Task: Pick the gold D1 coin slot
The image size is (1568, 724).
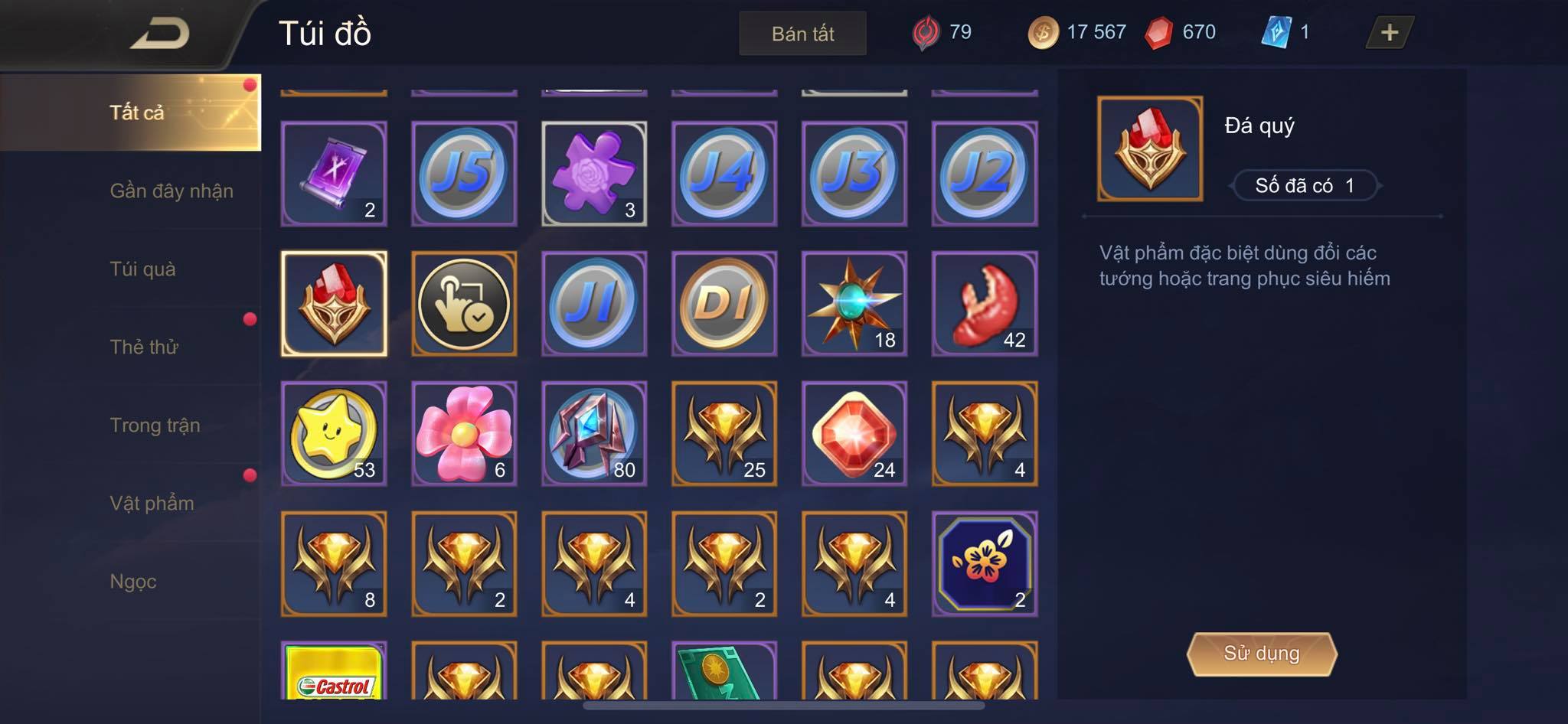Action: point(724,304)
